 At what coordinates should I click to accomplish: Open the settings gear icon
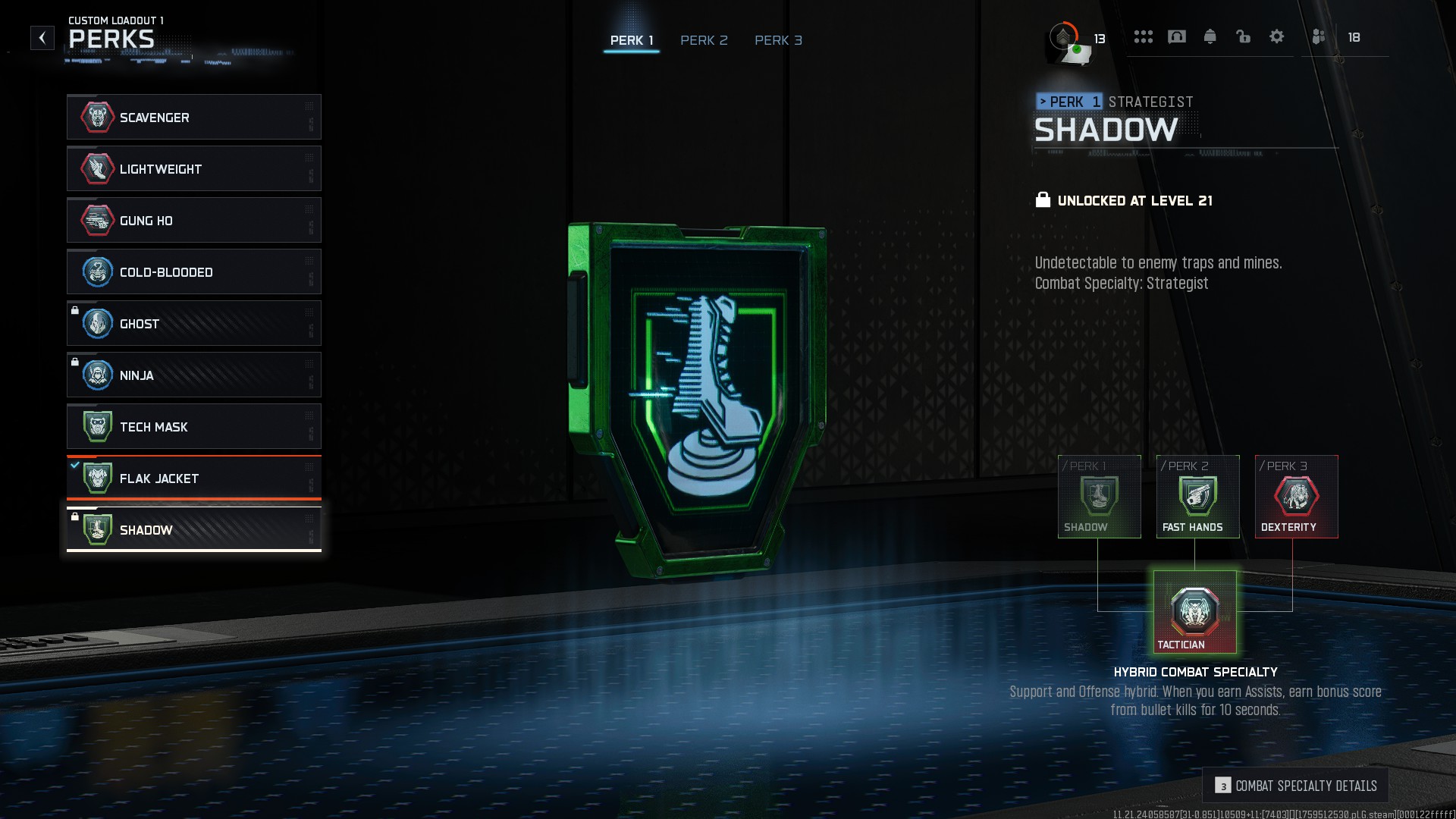1277,36
